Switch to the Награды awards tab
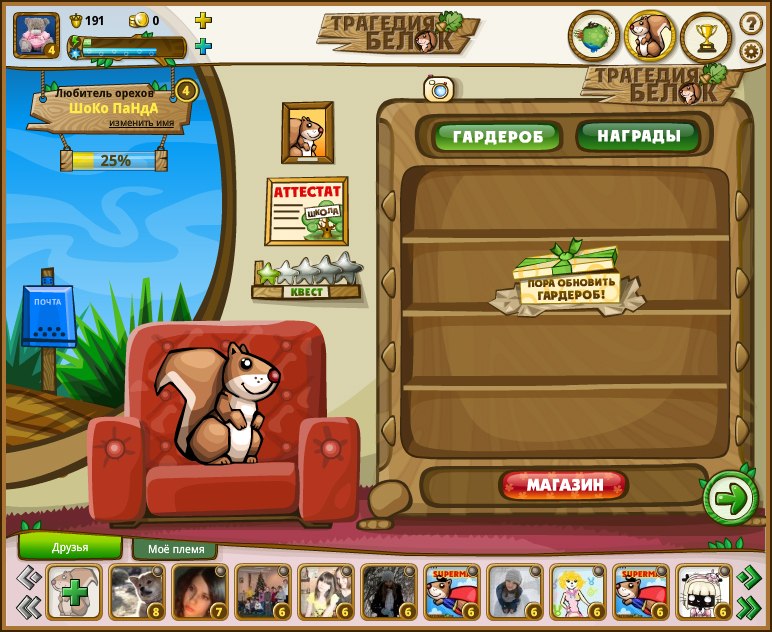Viewport: 772px width, 632px height. [x=639, y=136]
